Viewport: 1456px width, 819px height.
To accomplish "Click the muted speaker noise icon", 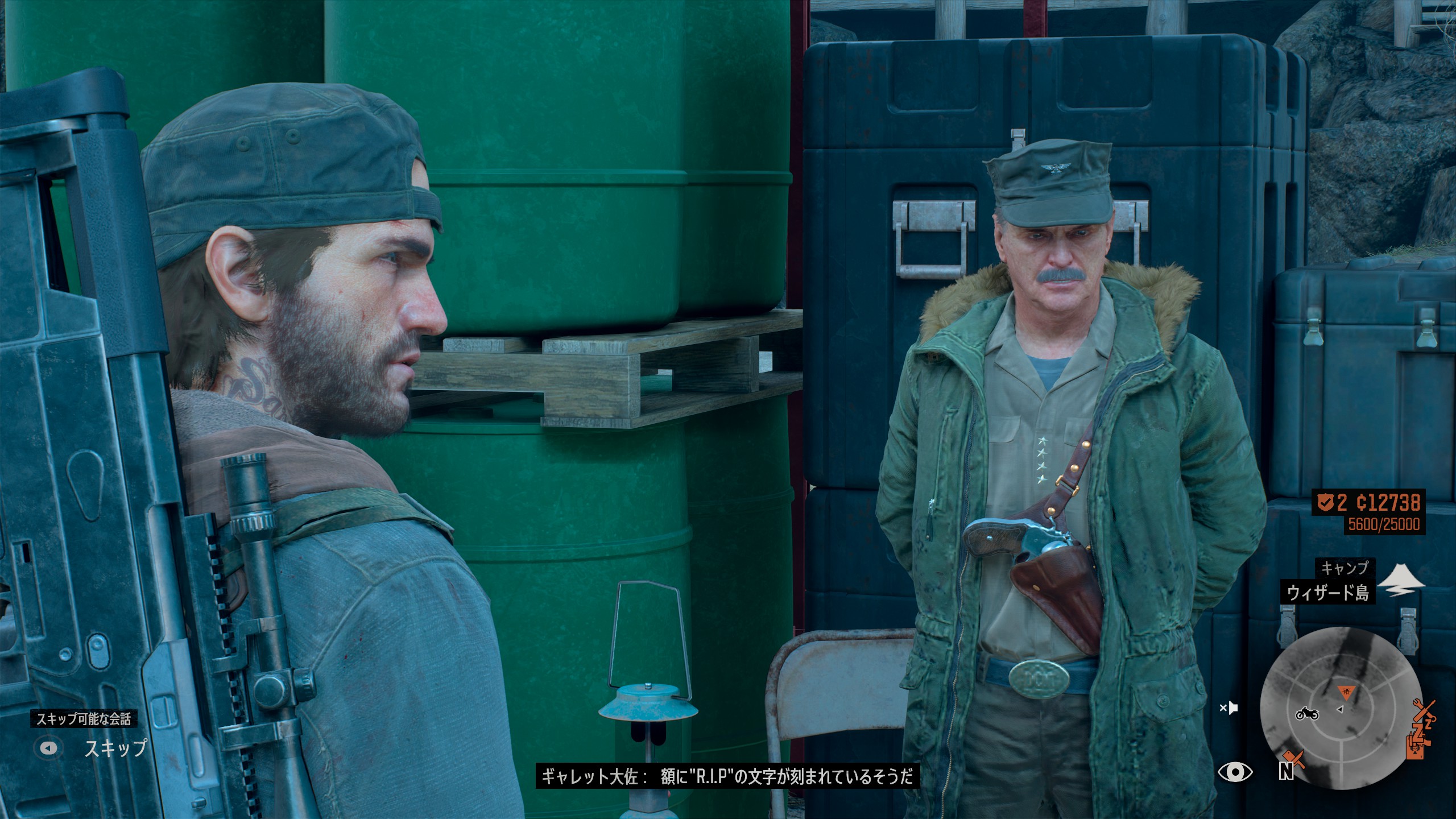I will tap(1229, 708).
